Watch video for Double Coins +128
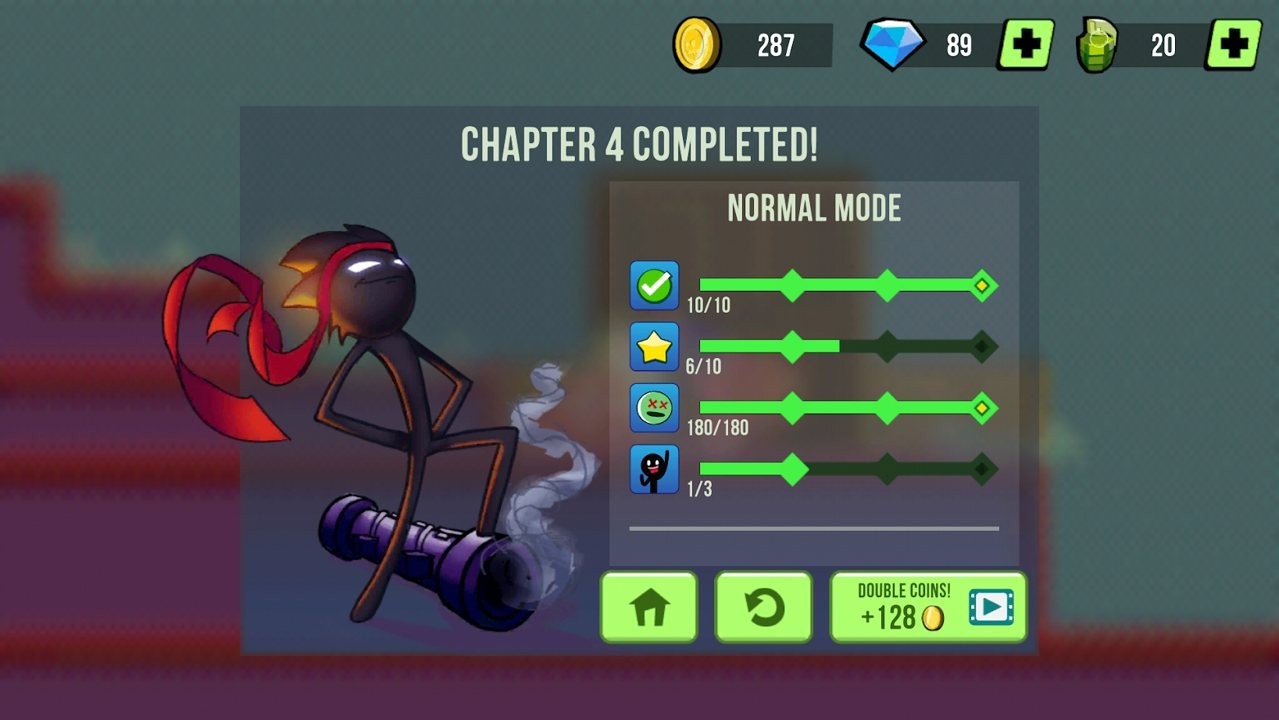Image resolution: width=1279 pixels, height=720 pixels. pos(928,607)
